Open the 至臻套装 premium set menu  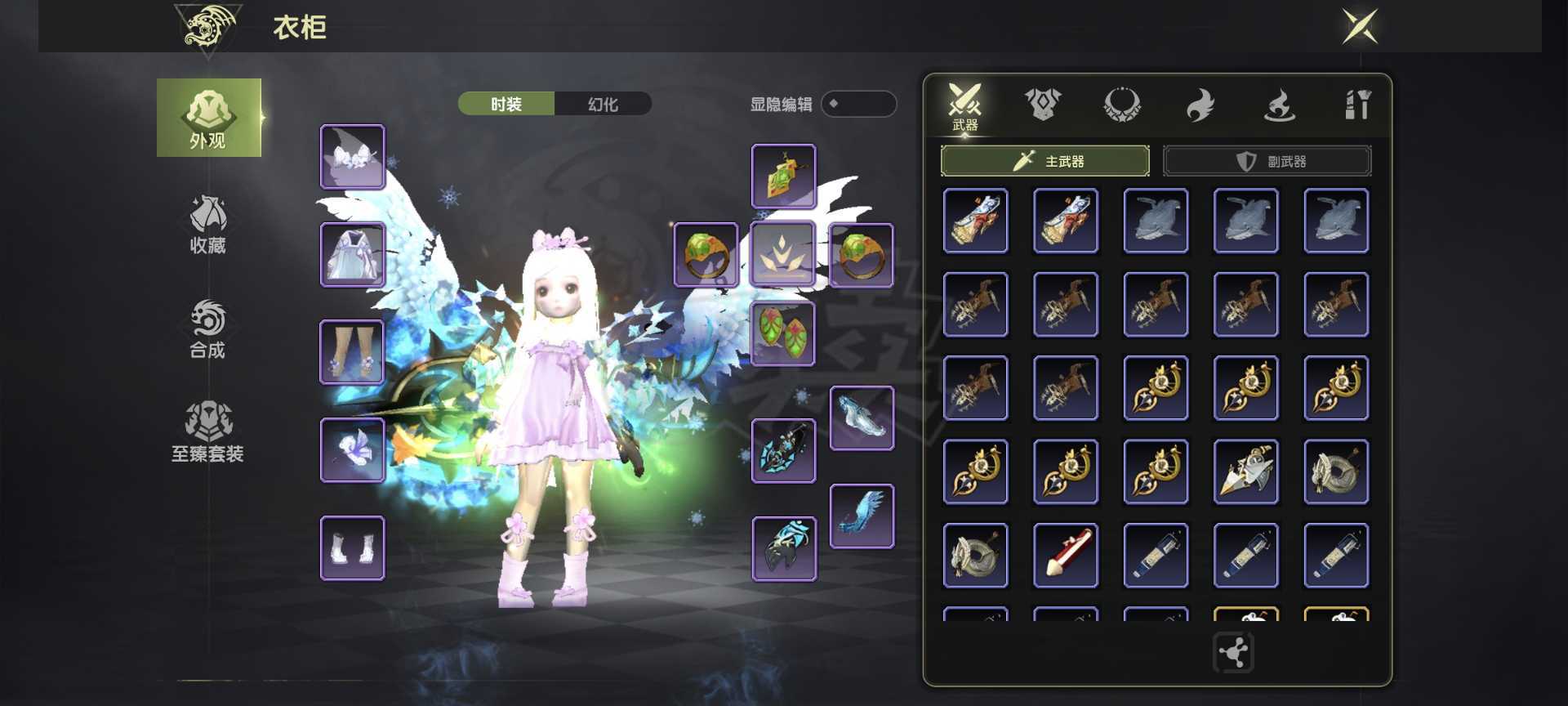(x=208, y=431)
